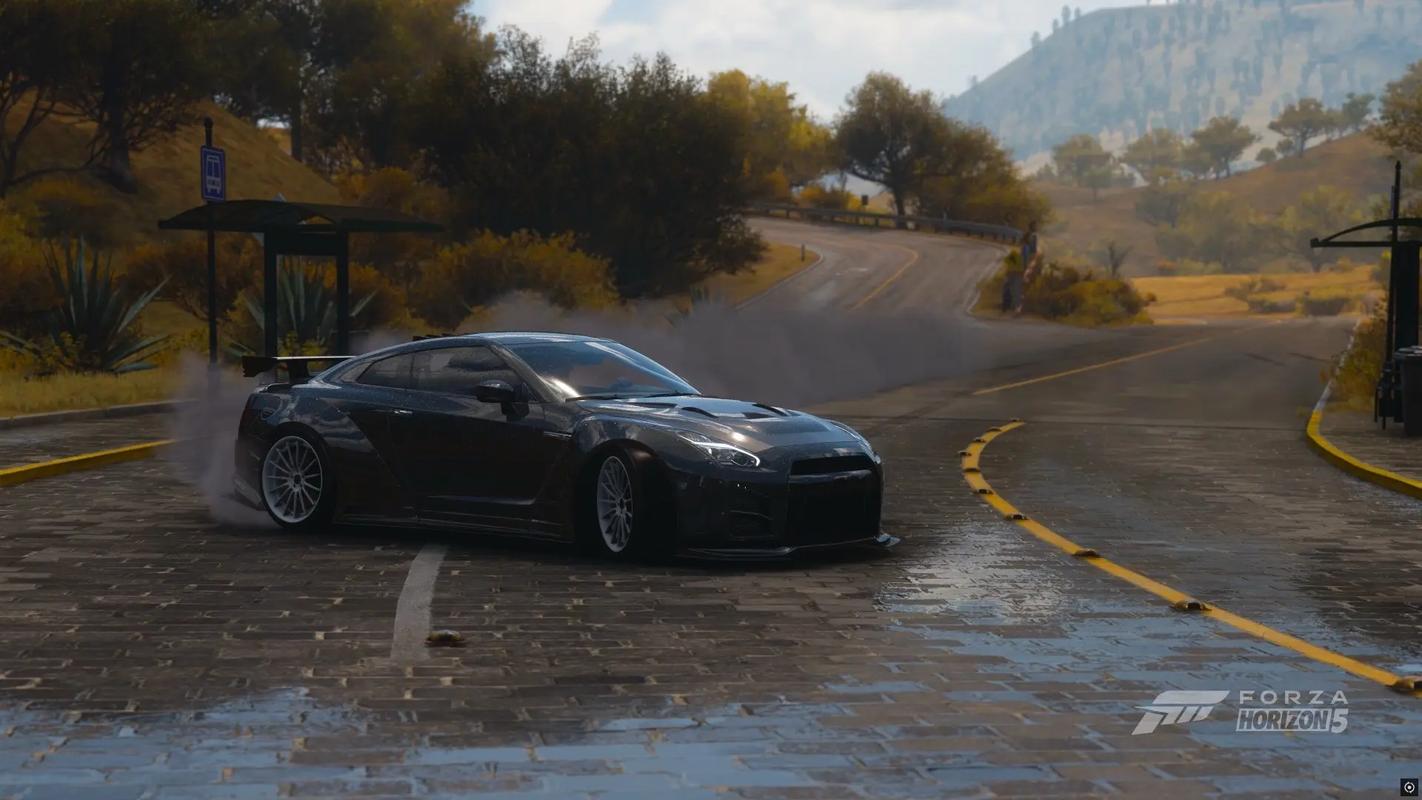The image size is (1422, 800).
Task: Click the circular lens icon in the corner
Action: coord(1409,787)
